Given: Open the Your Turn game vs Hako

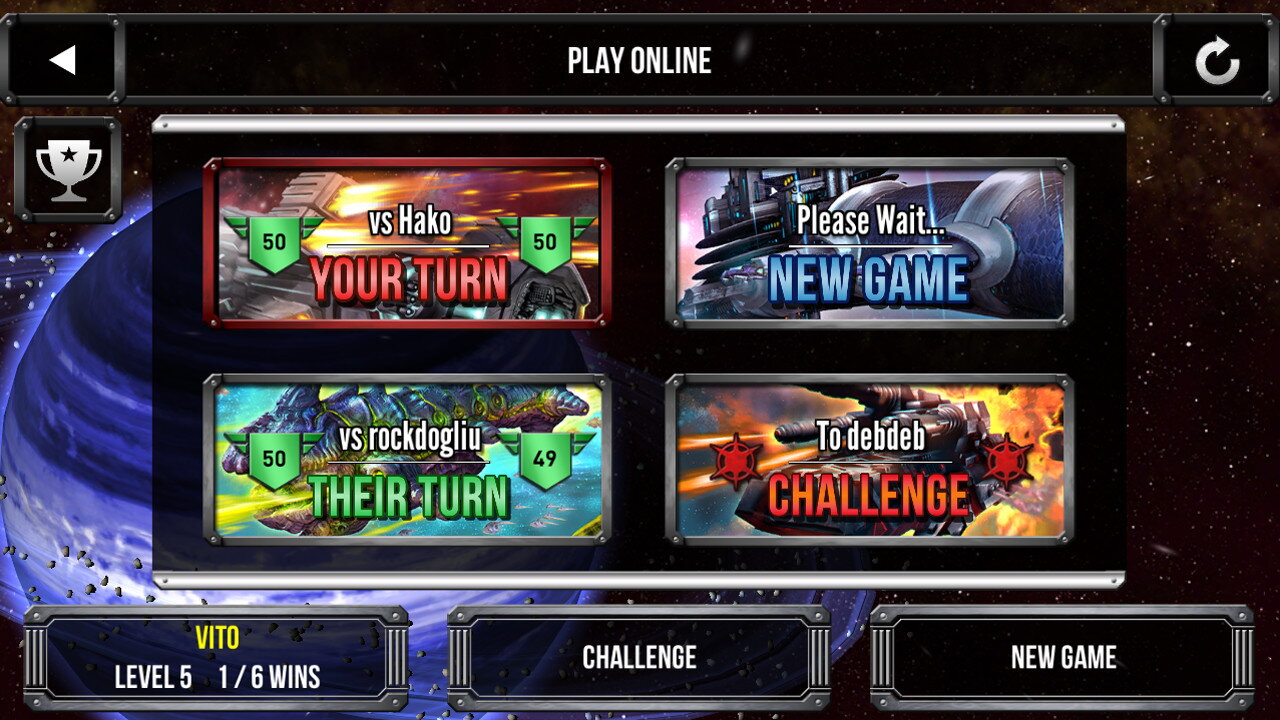Looking at the screenshot, I should pos(407,243).
